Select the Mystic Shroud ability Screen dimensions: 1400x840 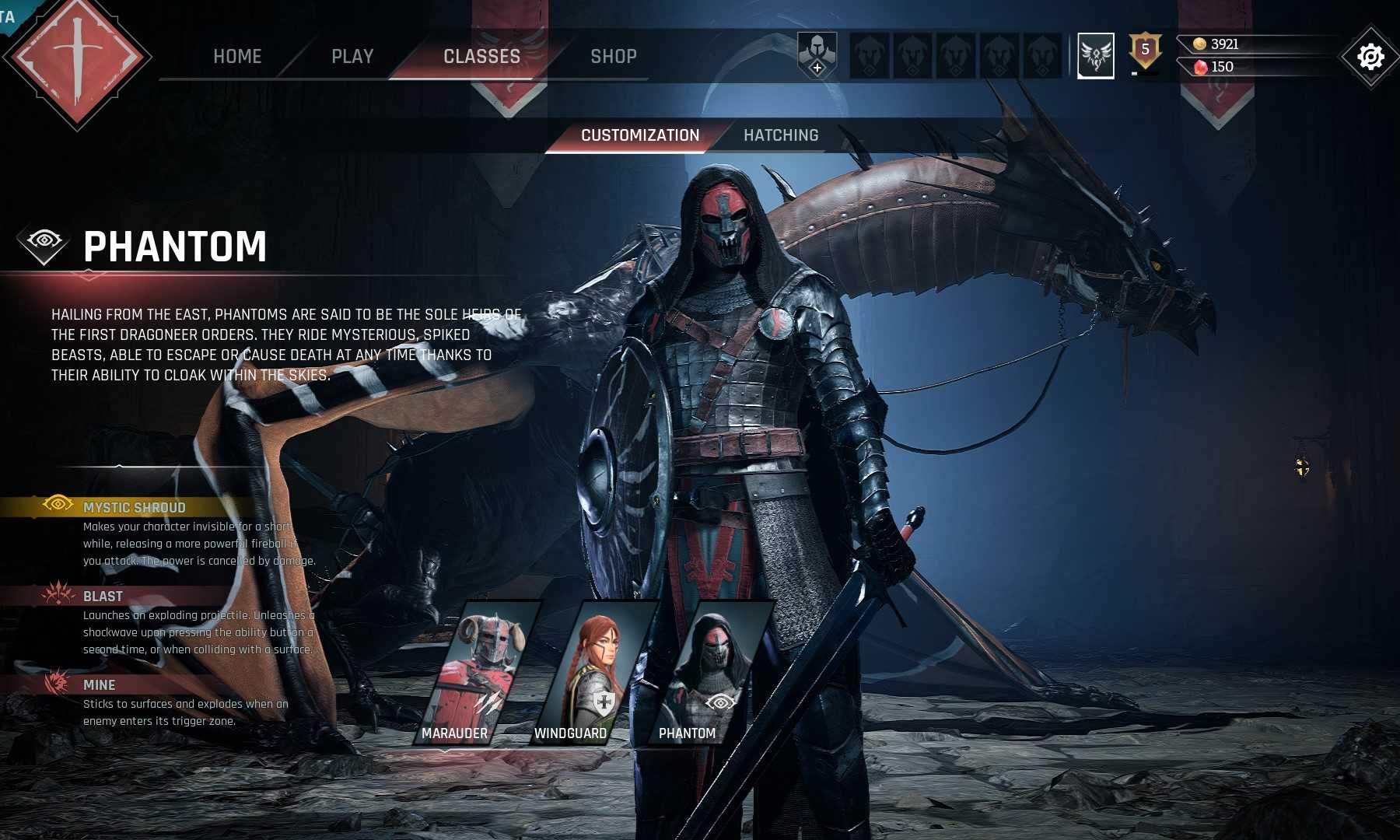[134, 507]
